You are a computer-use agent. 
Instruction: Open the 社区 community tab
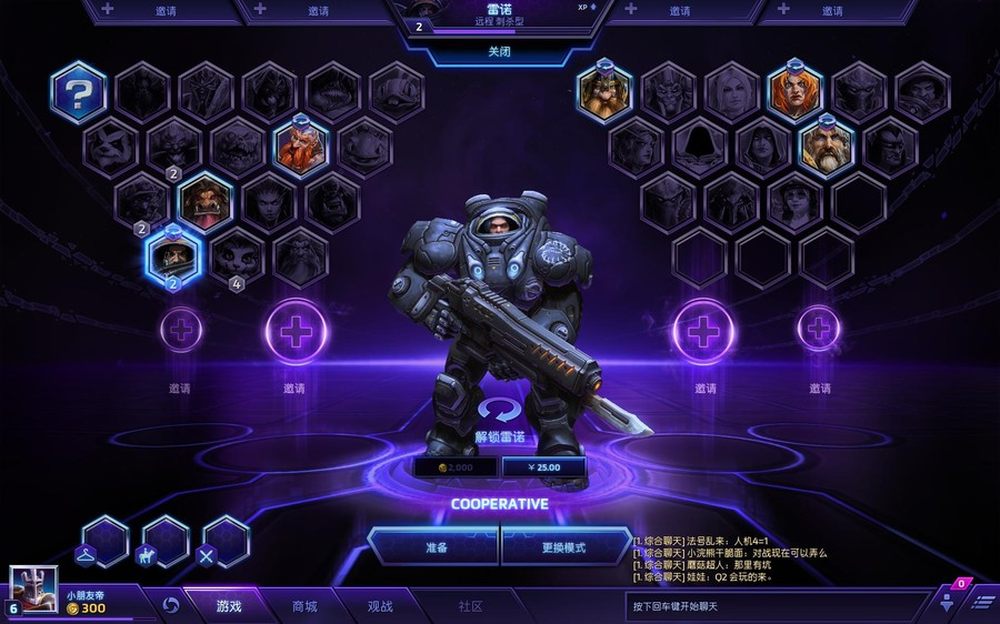click(470, 606)
